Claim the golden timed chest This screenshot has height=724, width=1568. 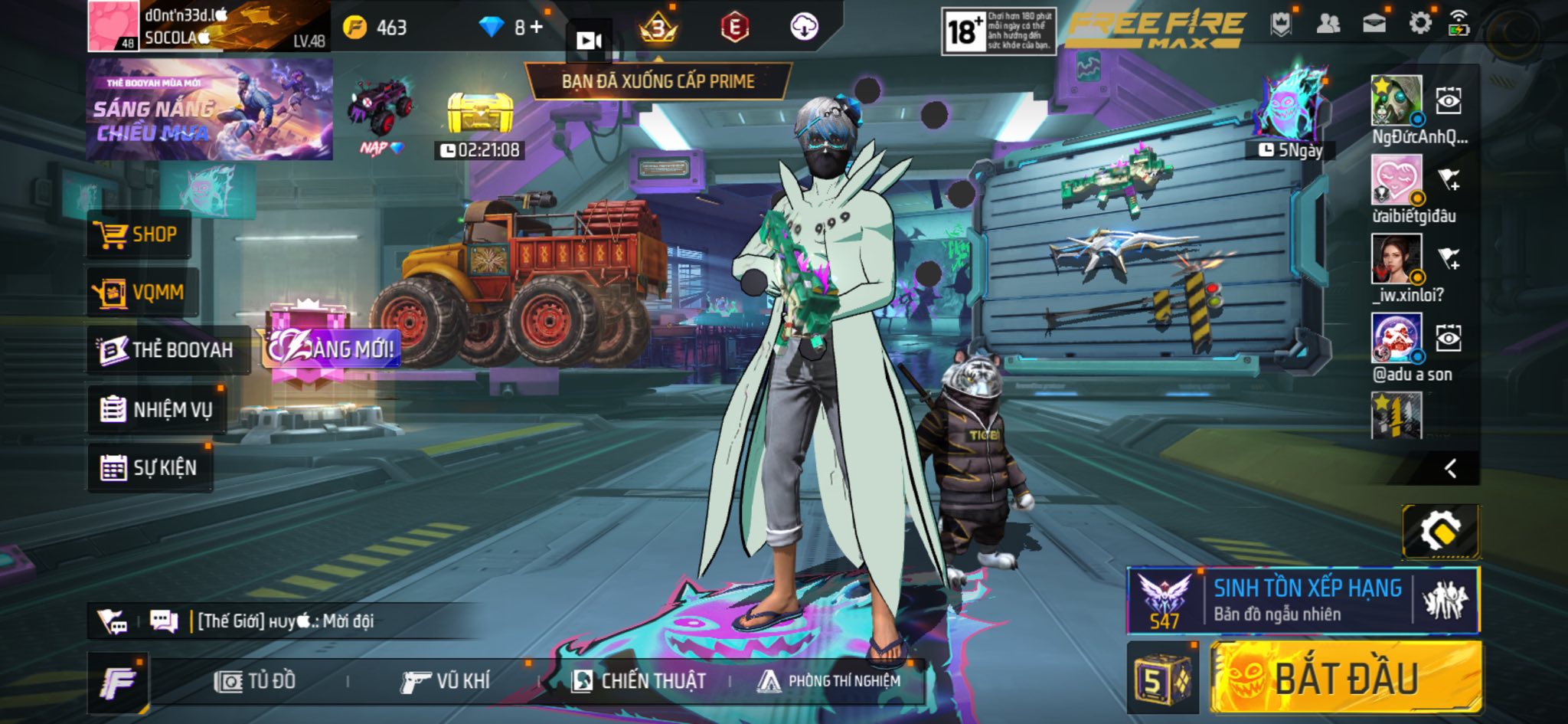479,115
